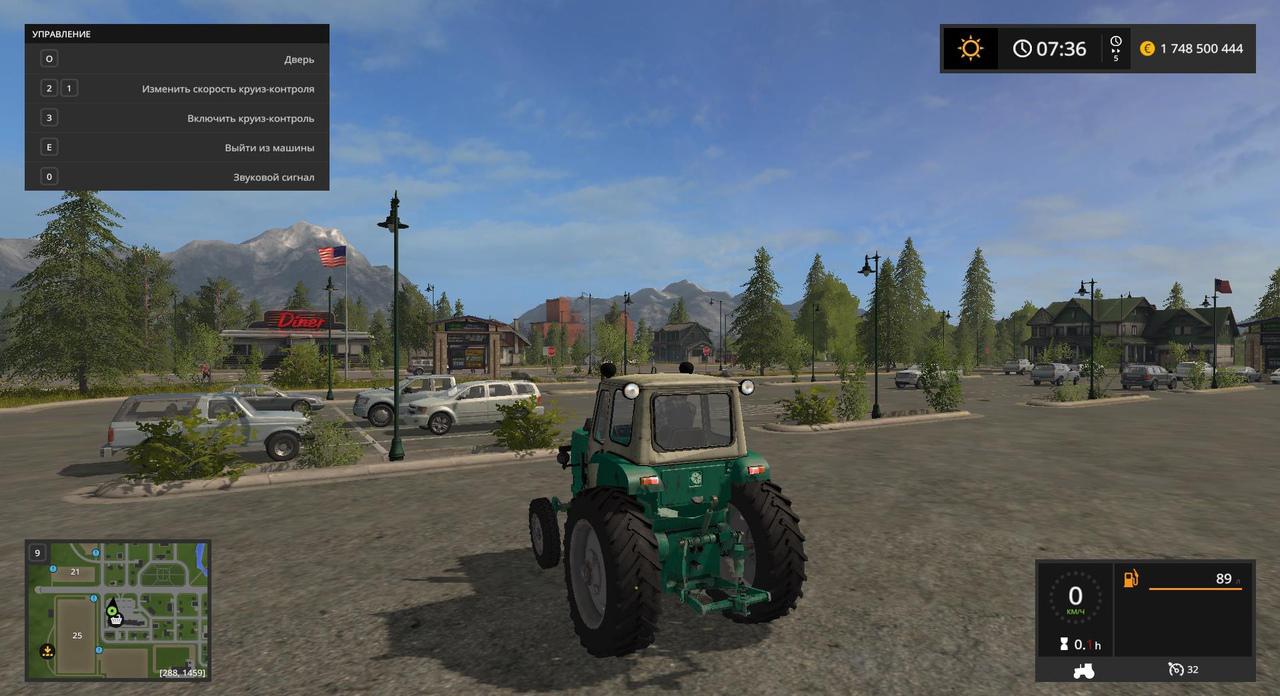Open the minimap
The width and height of the screenshot is (1280, 696).
coord(117,609)
